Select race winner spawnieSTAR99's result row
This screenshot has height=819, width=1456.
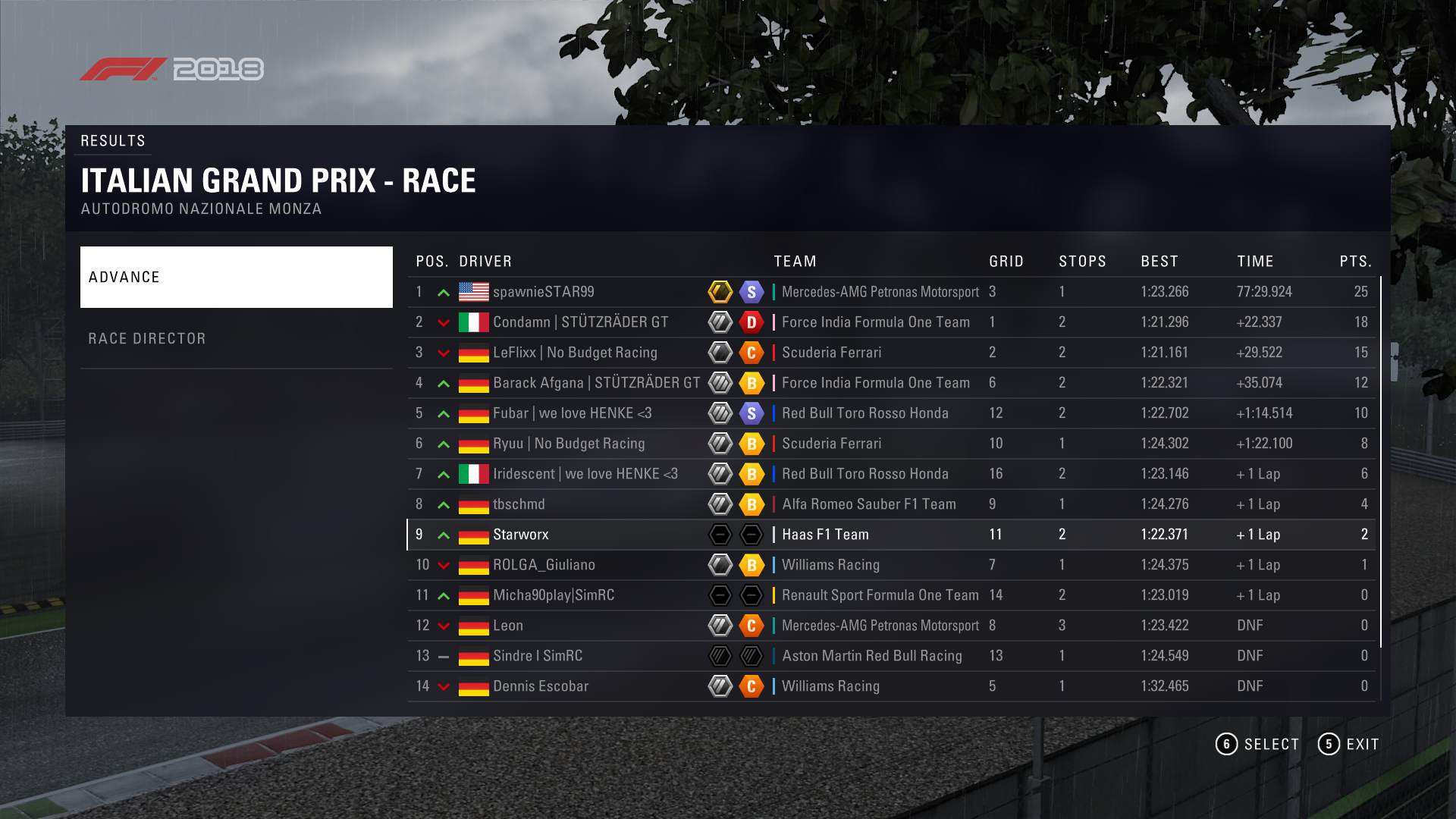(x=891, y=292)
